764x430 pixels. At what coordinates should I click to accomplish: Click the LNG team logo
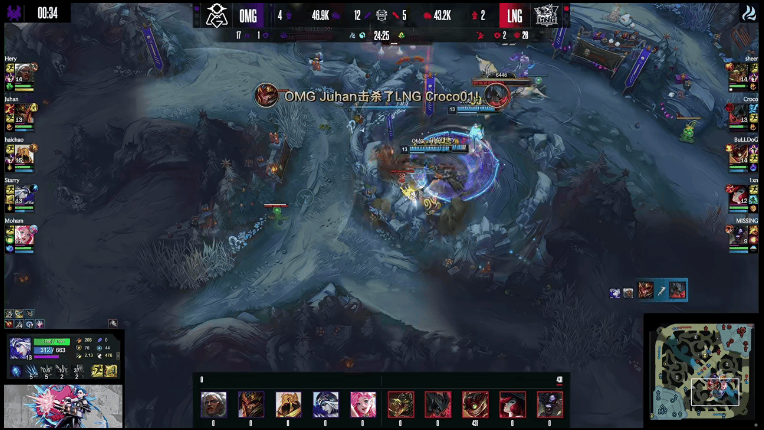tap(546, 15)
